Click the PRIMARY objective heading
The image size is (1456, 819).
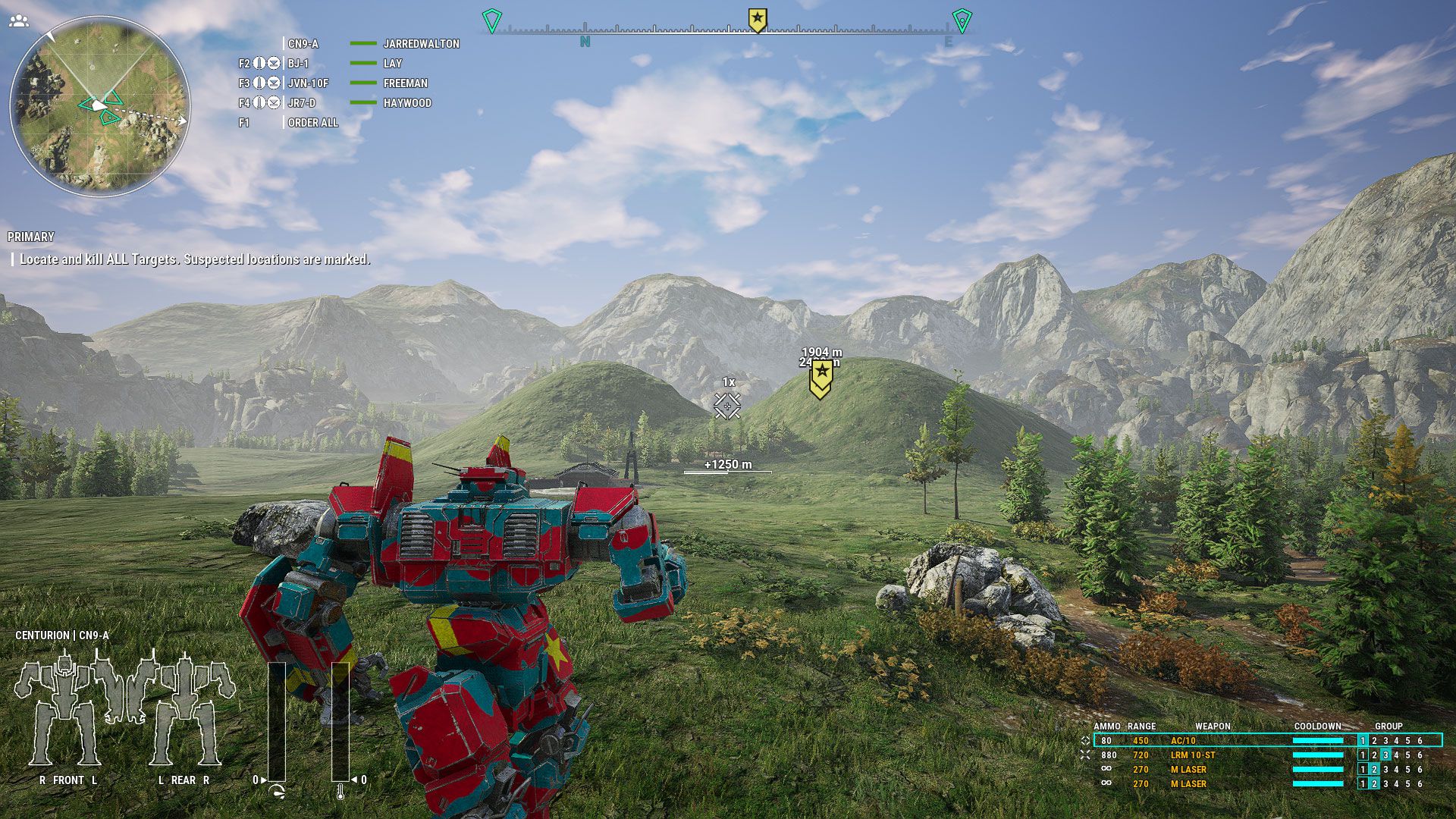(32, 237)
